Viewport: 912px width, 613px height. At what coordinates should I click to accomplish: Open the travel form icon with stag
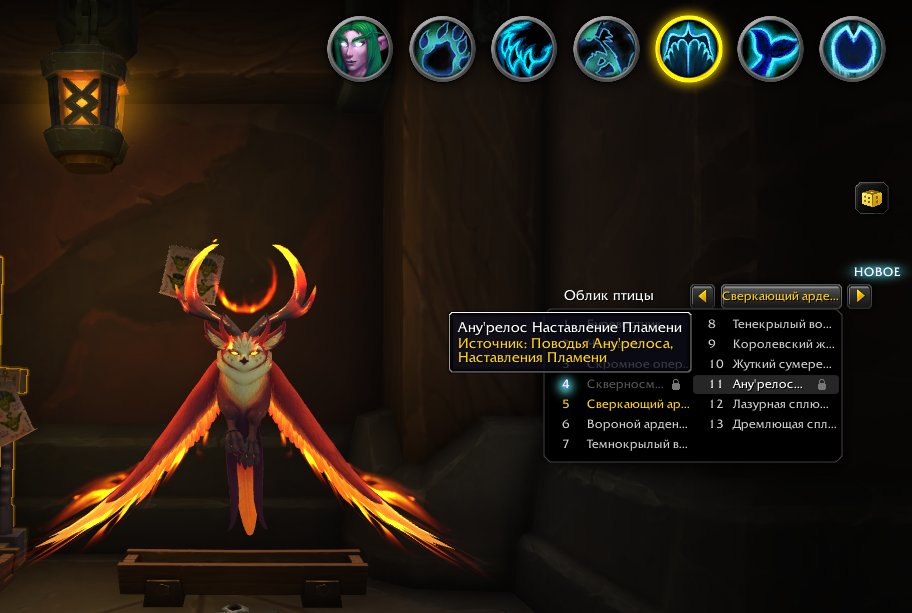coord(606,50)
